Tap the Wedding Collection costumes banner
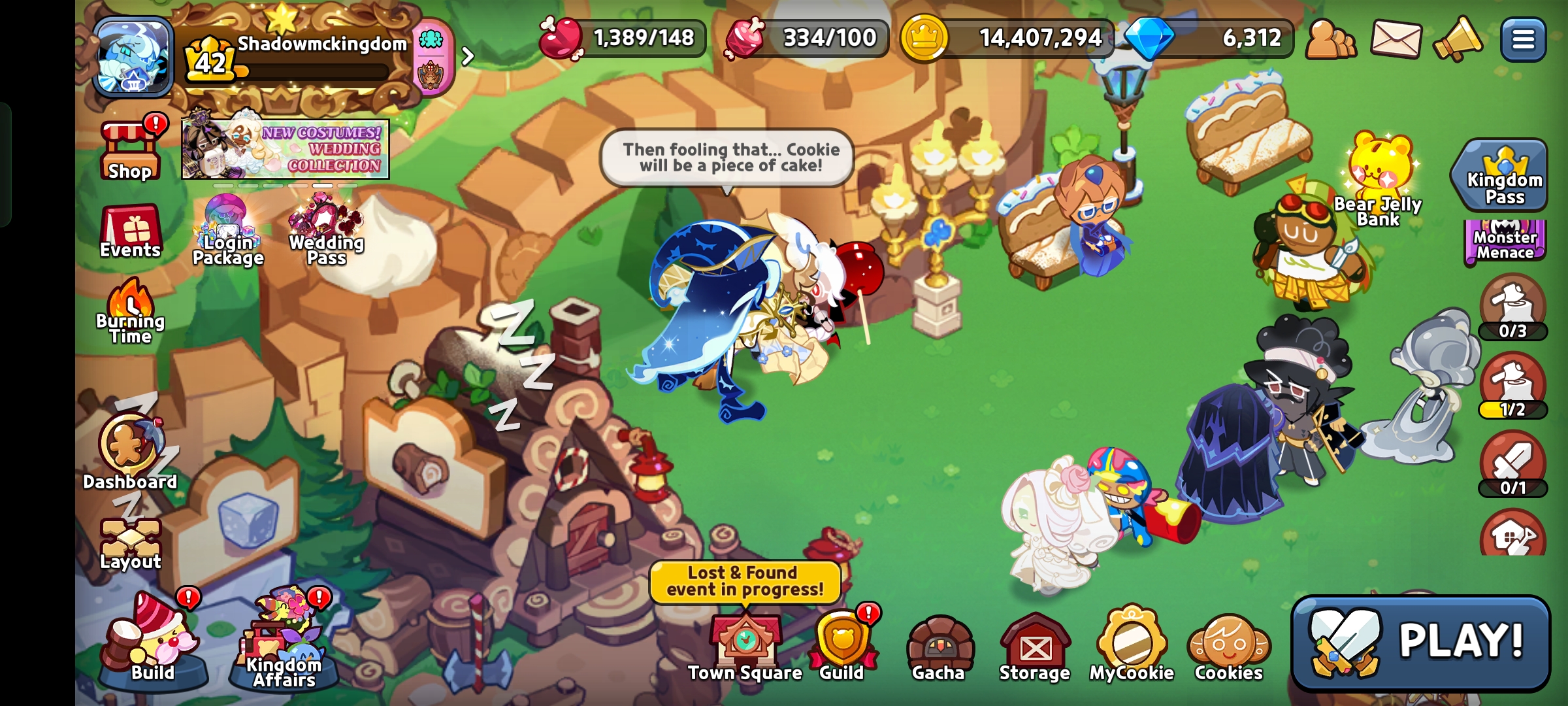The width and height of the screenshot is (1568, 706). (x=286, y=148)
